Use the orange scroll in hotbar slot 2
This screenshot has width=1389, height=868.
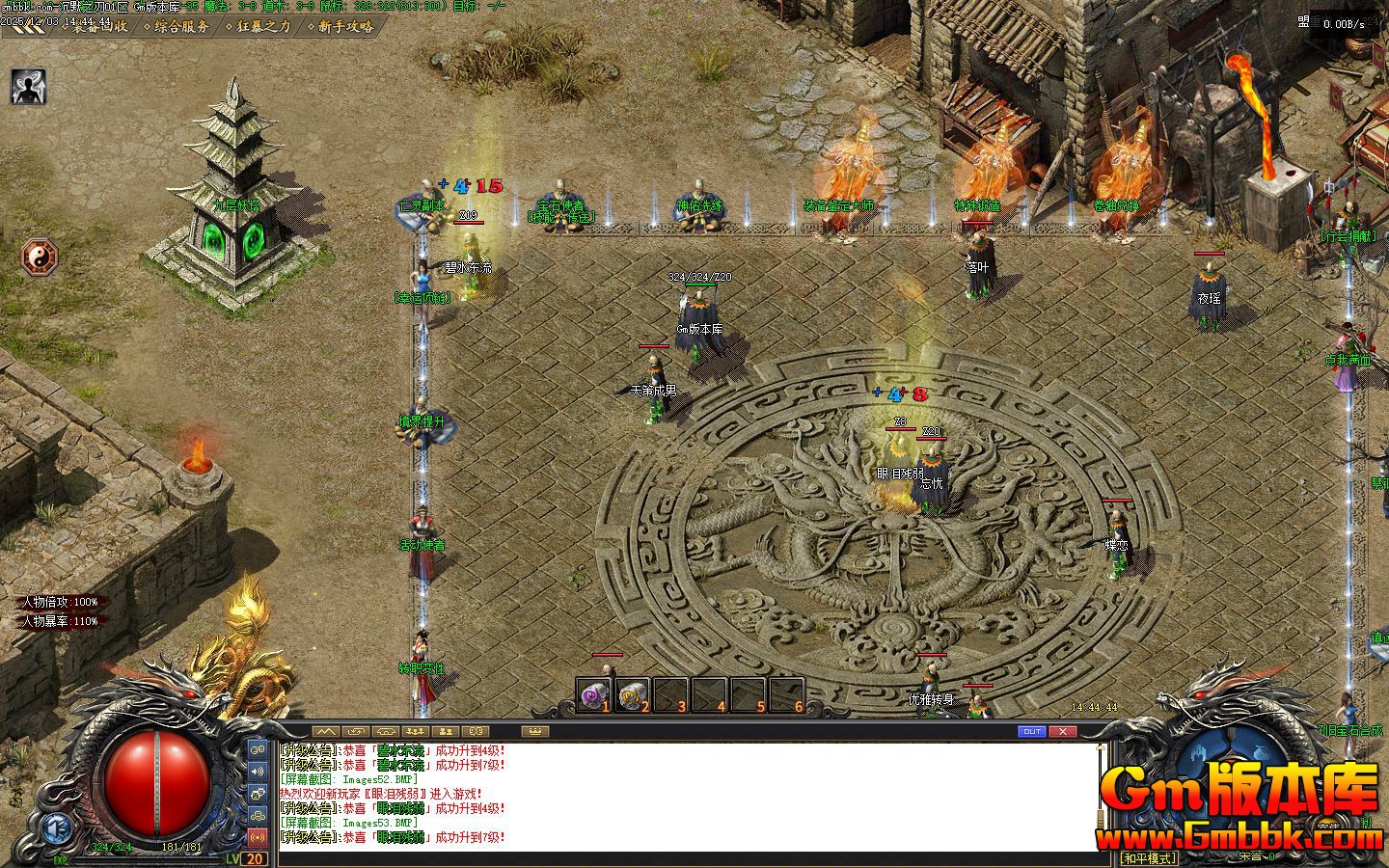632,695
